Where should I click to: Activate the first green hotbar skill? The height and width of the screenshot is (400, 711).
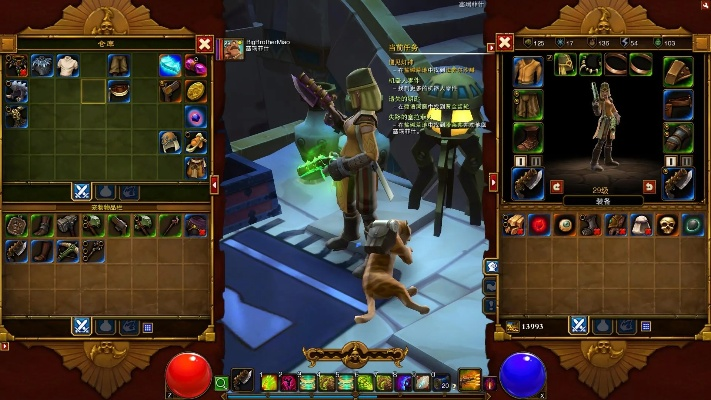pyautogui.click(x=268, y=382)
